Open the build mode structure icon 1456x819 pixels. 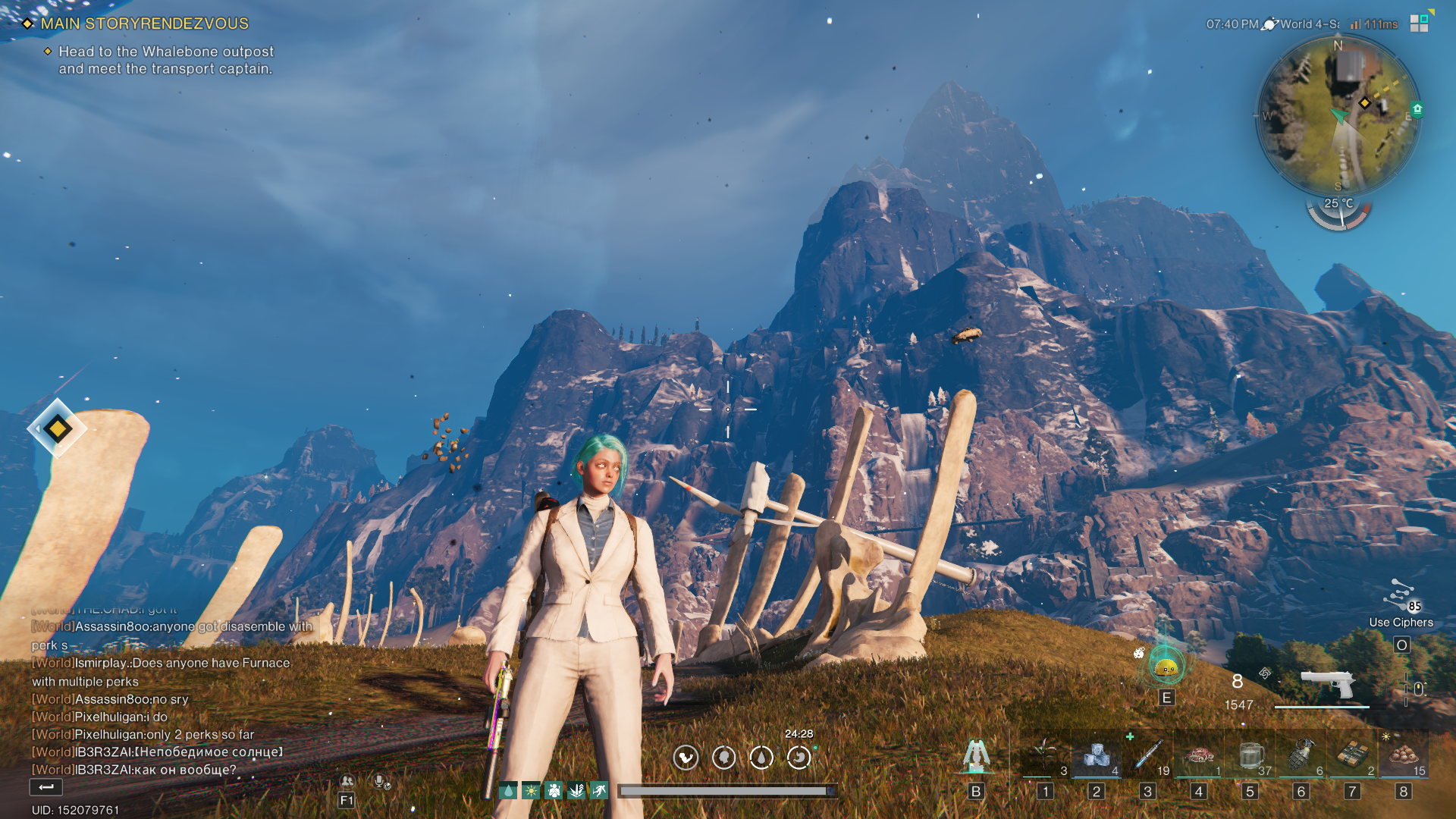click(x=976, y=755)
